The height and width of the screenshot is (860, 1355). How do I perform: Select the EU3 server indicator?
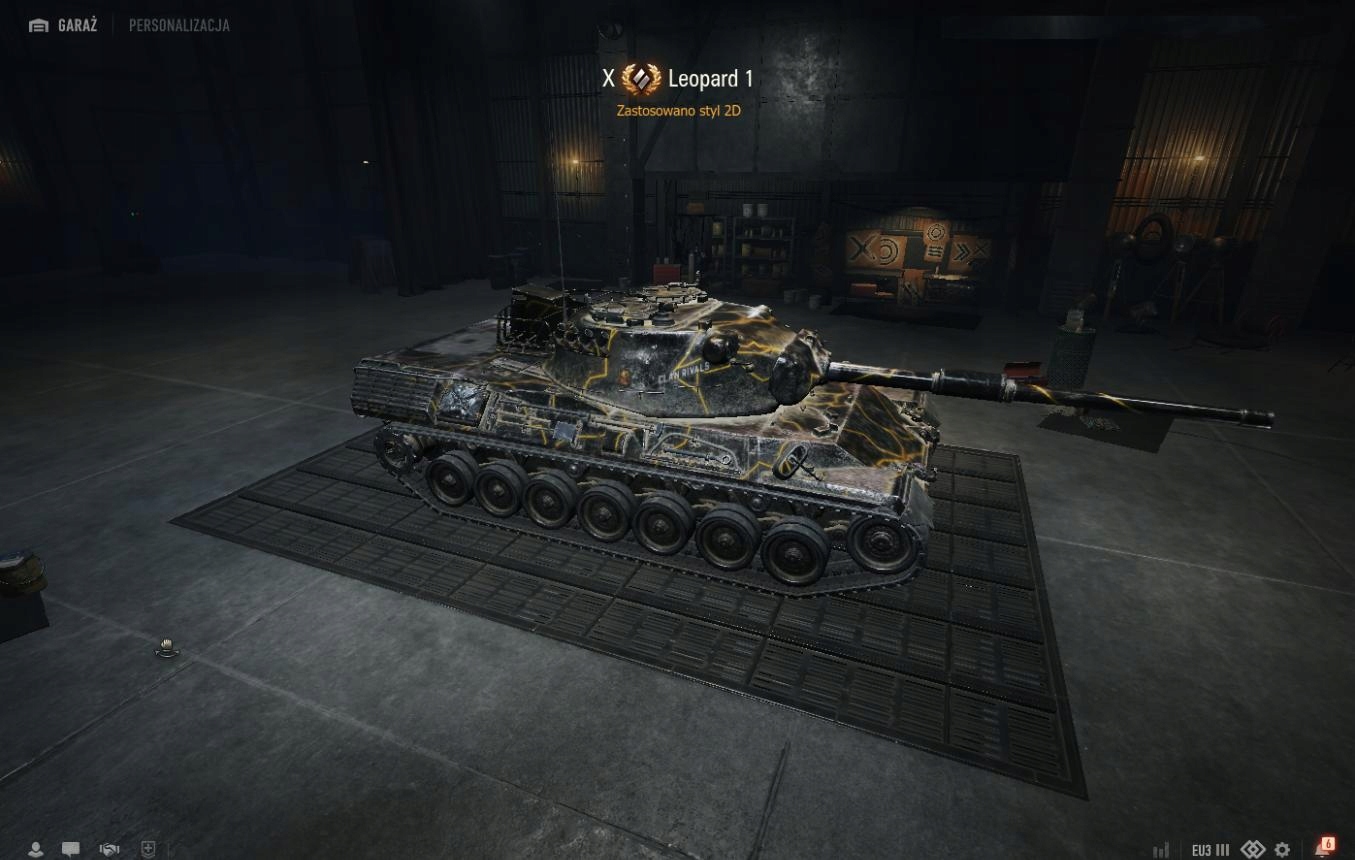coord(1210,850)
